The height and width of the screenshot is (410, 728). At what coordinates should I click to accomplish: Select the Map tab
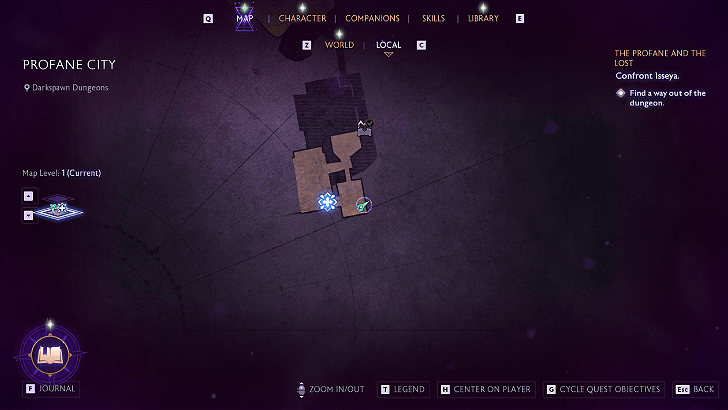tap(244, 18)
